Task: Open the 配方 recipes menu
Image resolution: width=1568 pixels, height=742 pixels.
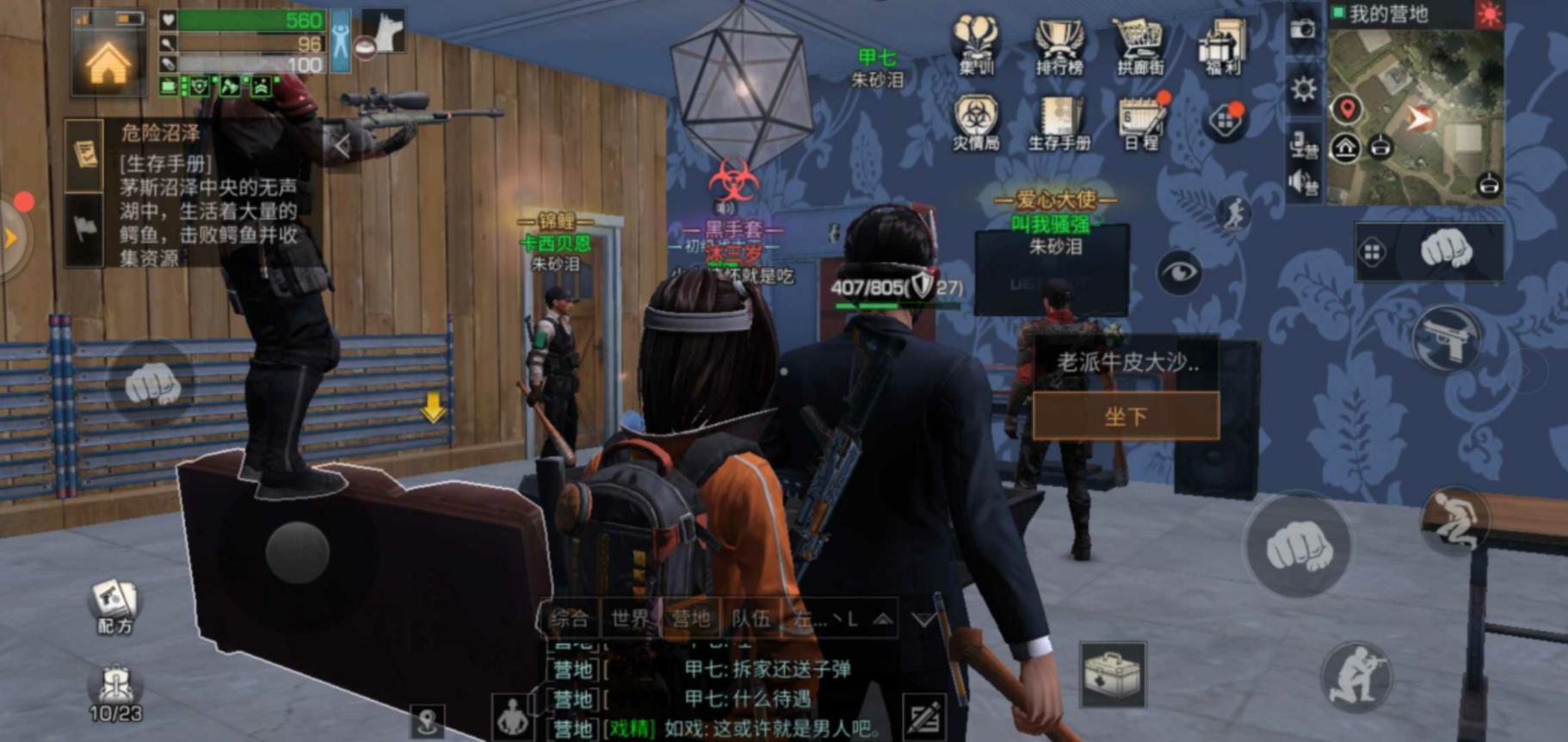Action: pyautogui.click(x=114, y=605)
